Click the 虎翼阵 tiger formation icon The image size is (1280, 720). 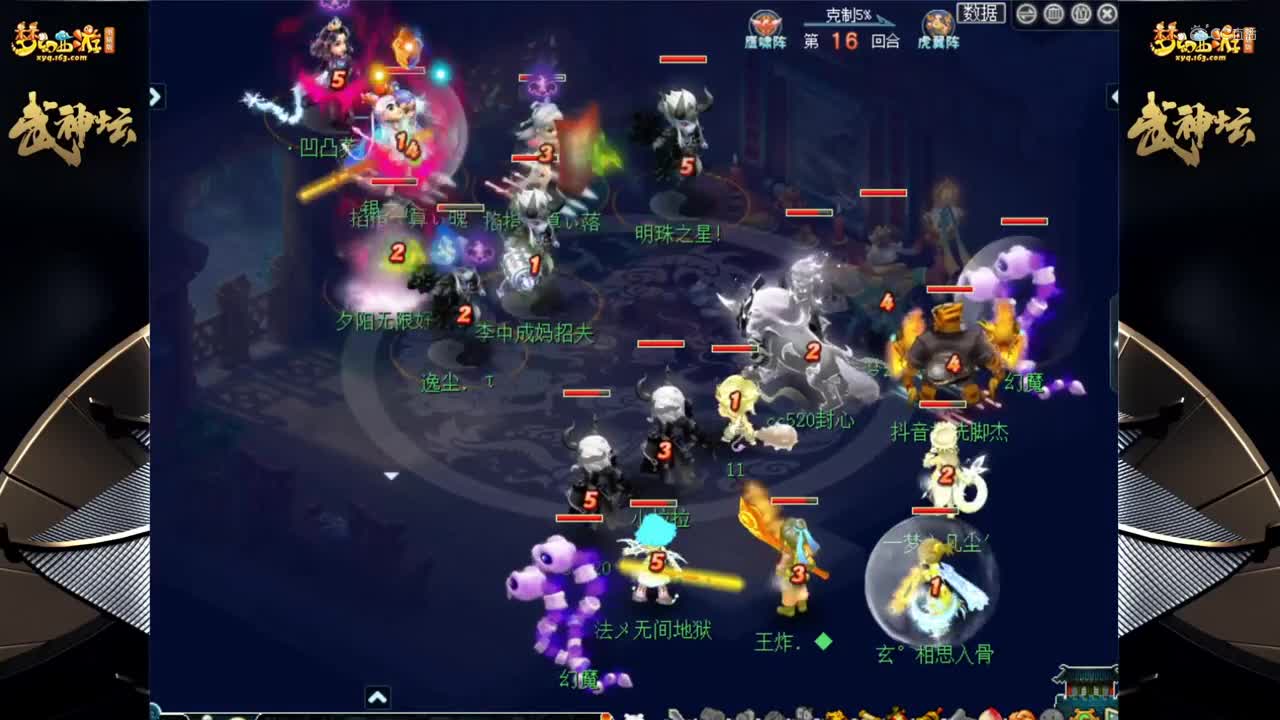coord(938,23)
